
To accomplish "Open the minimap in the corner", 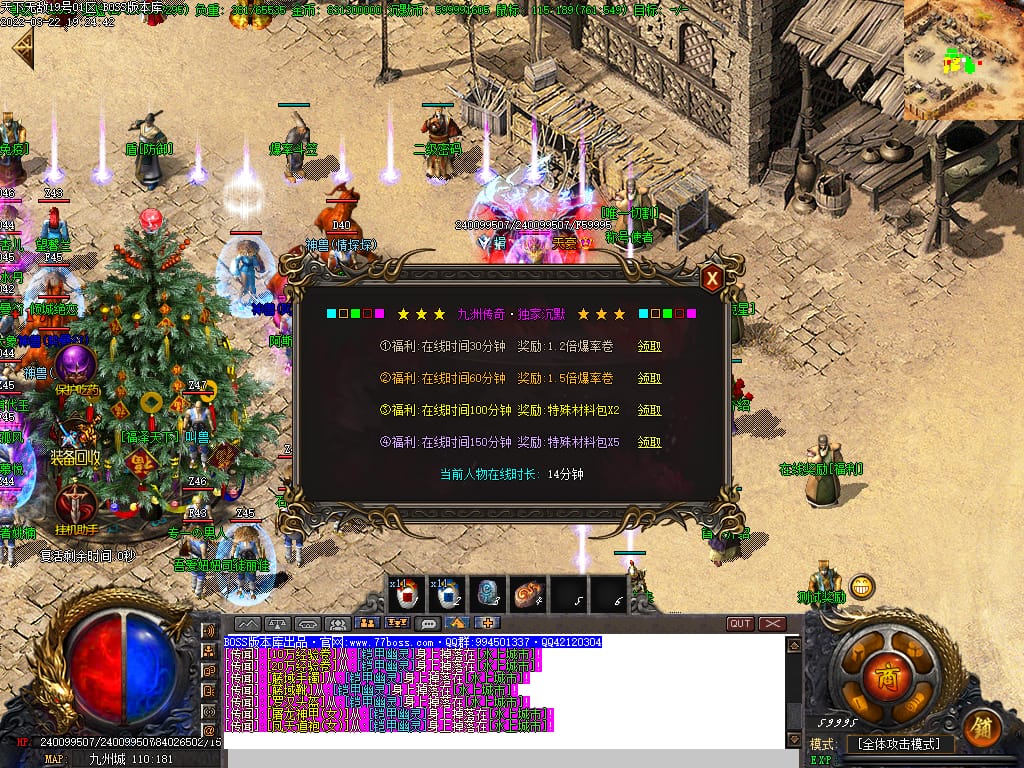I will pyautogui.click(x=963, y=60).
